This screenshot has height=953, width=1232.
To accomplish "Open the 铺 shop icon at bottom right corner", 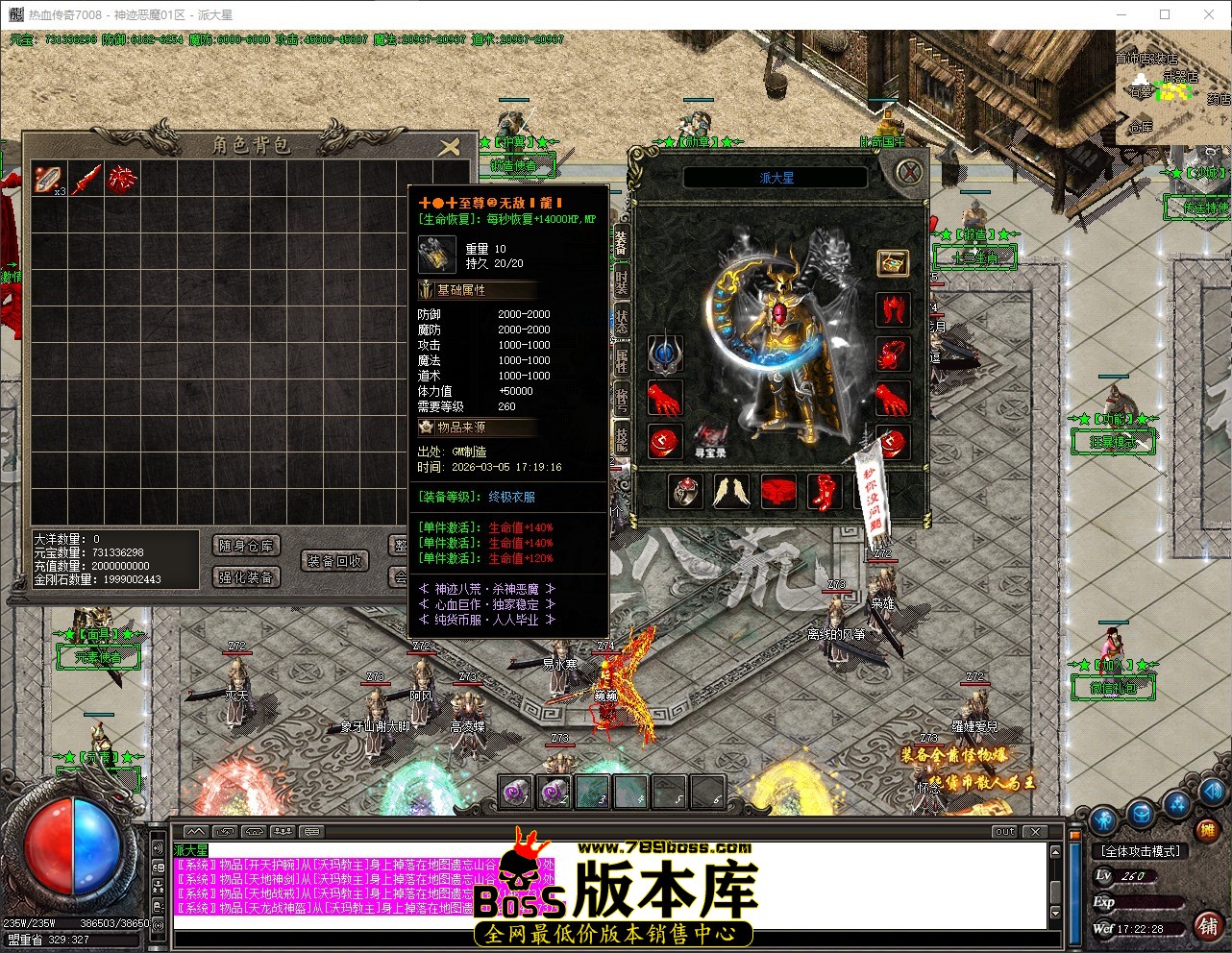I will click(1208, 926).
